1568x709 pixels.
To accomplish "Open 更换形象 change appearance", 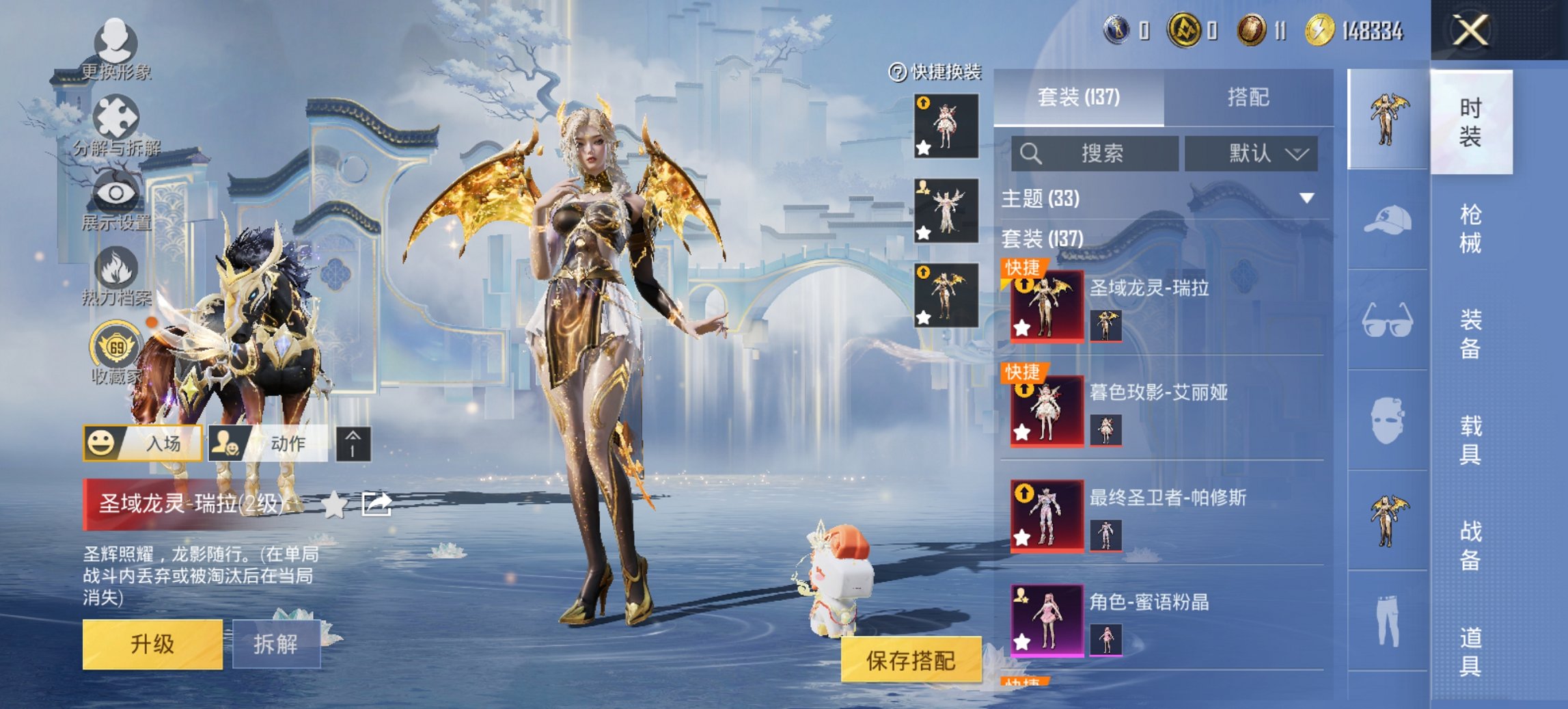I will 115,49.
